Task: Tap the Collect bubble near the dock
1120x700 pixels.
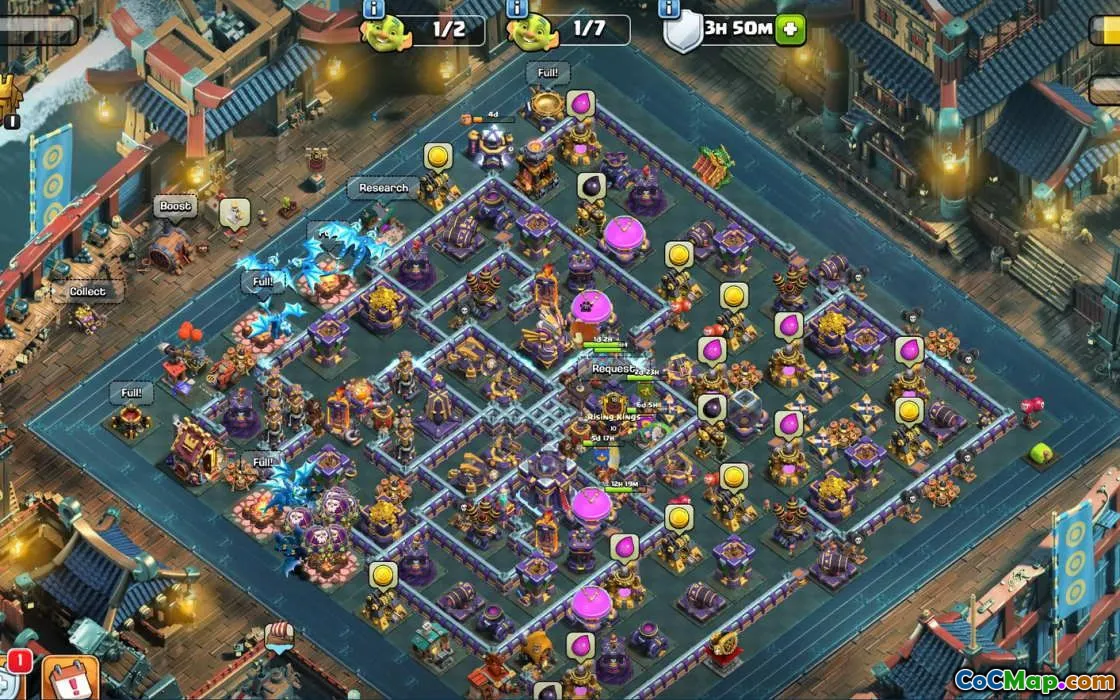Action: pyautogui.click(x=87, y=292)
